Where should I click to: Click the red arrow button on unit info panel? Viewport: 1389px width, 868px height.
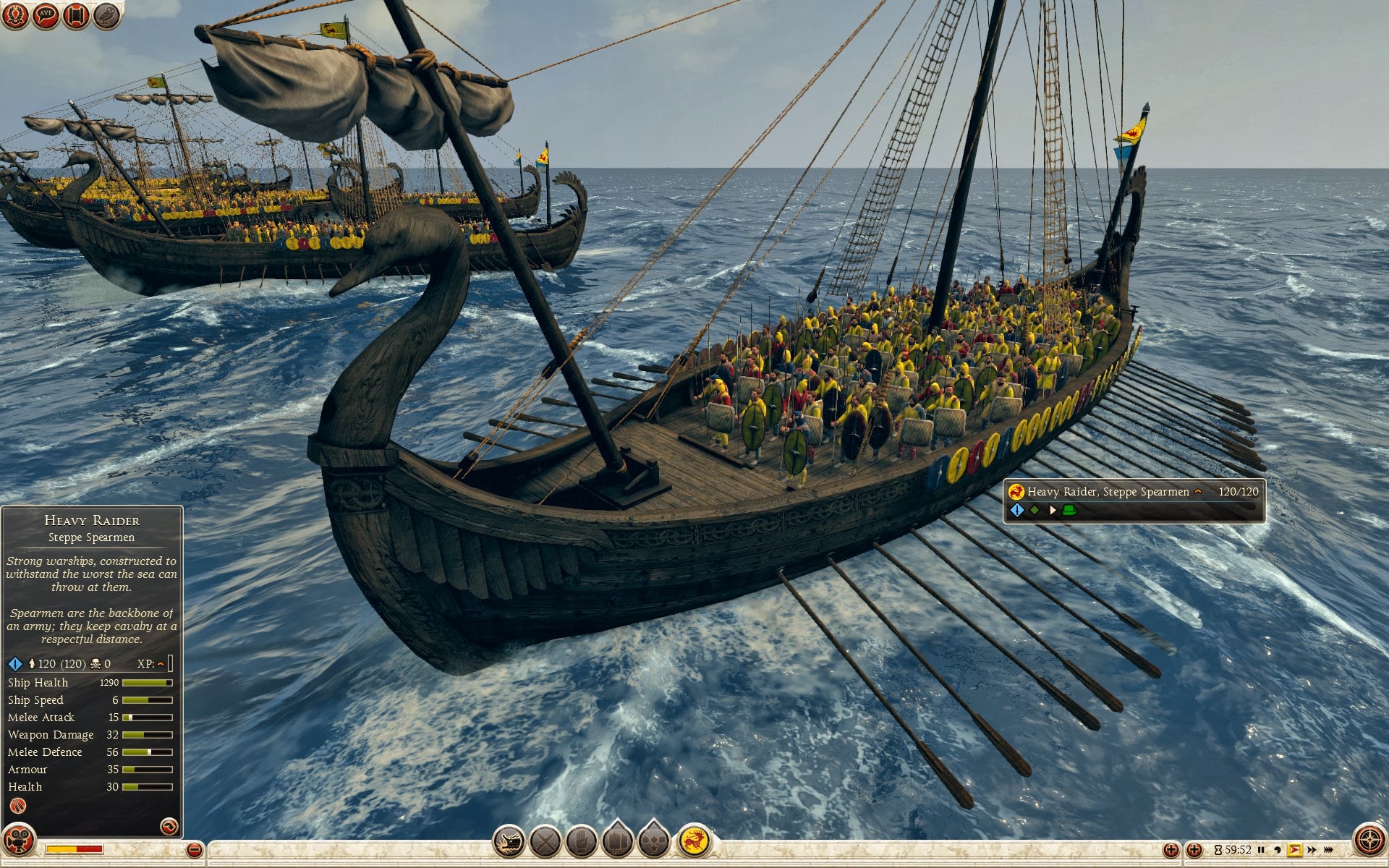pyautogui.click(x=169, y=825)
